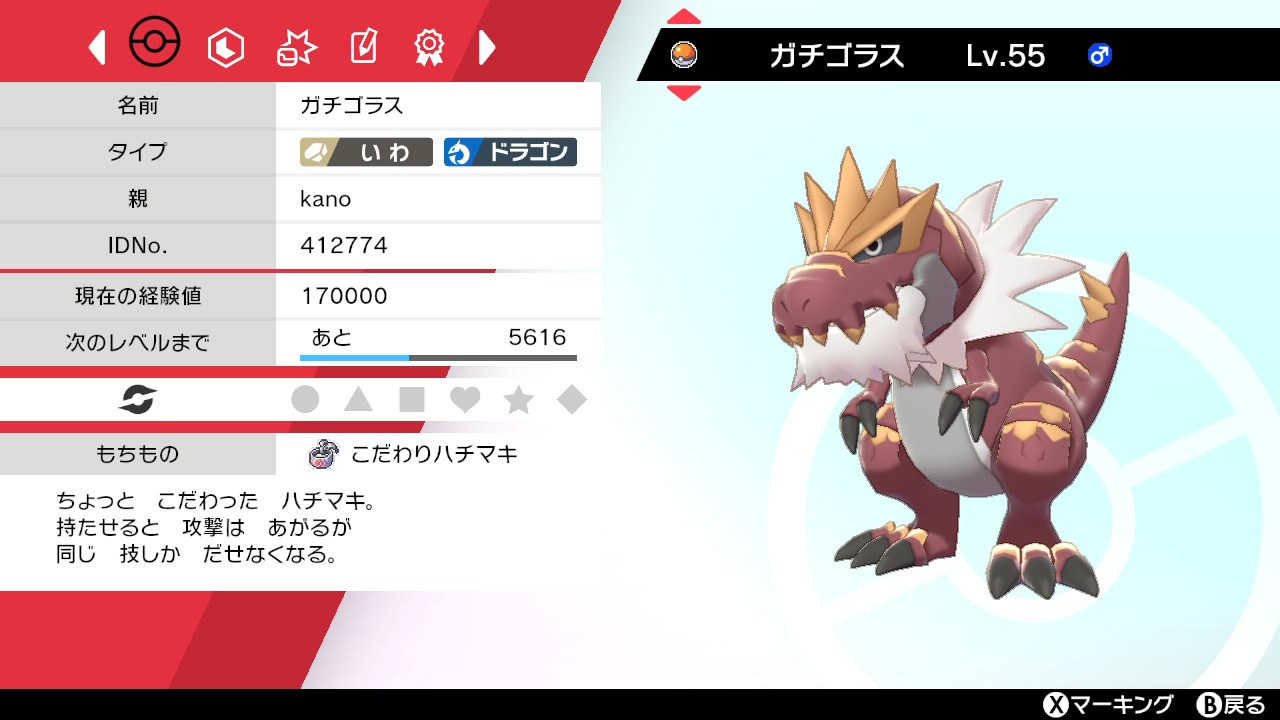Toggle the star marking shape
Image resolution: width=1280 pixels, height=720 pixels.
(518, 399)
